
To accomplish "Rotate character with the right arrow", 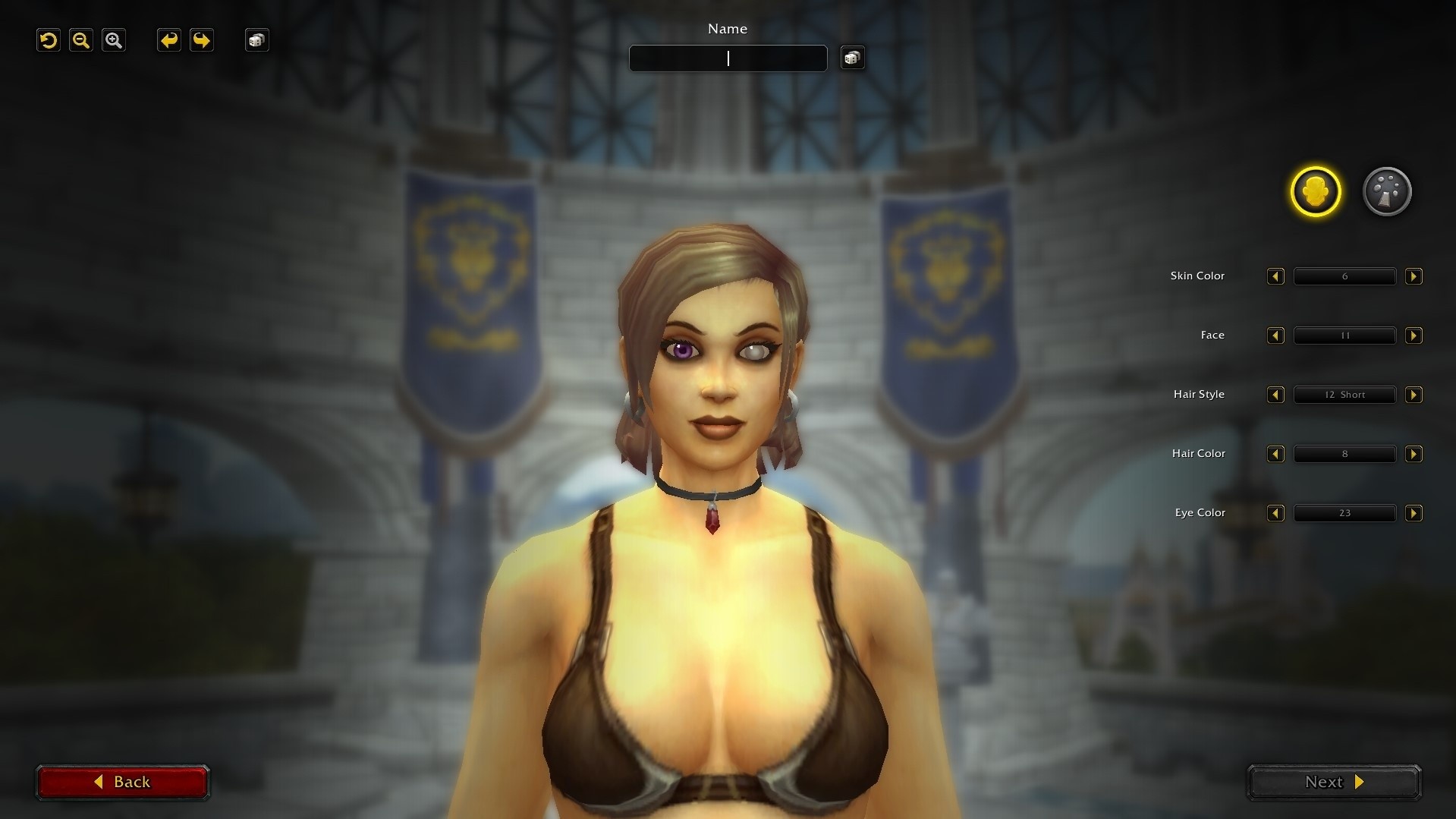I will (x=202, y=40).
